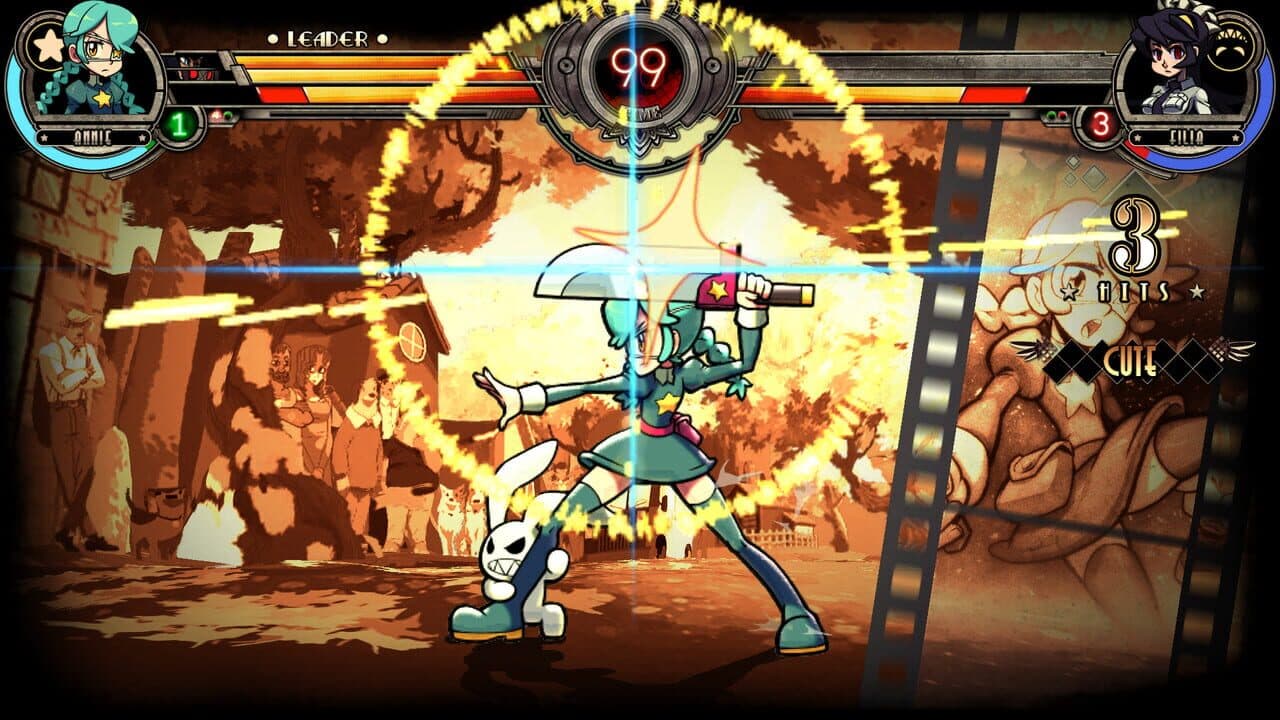This screenshot has width=1280, height=720.
Task: Click the green indicator light near Filia's meter
Action: 1052,114
